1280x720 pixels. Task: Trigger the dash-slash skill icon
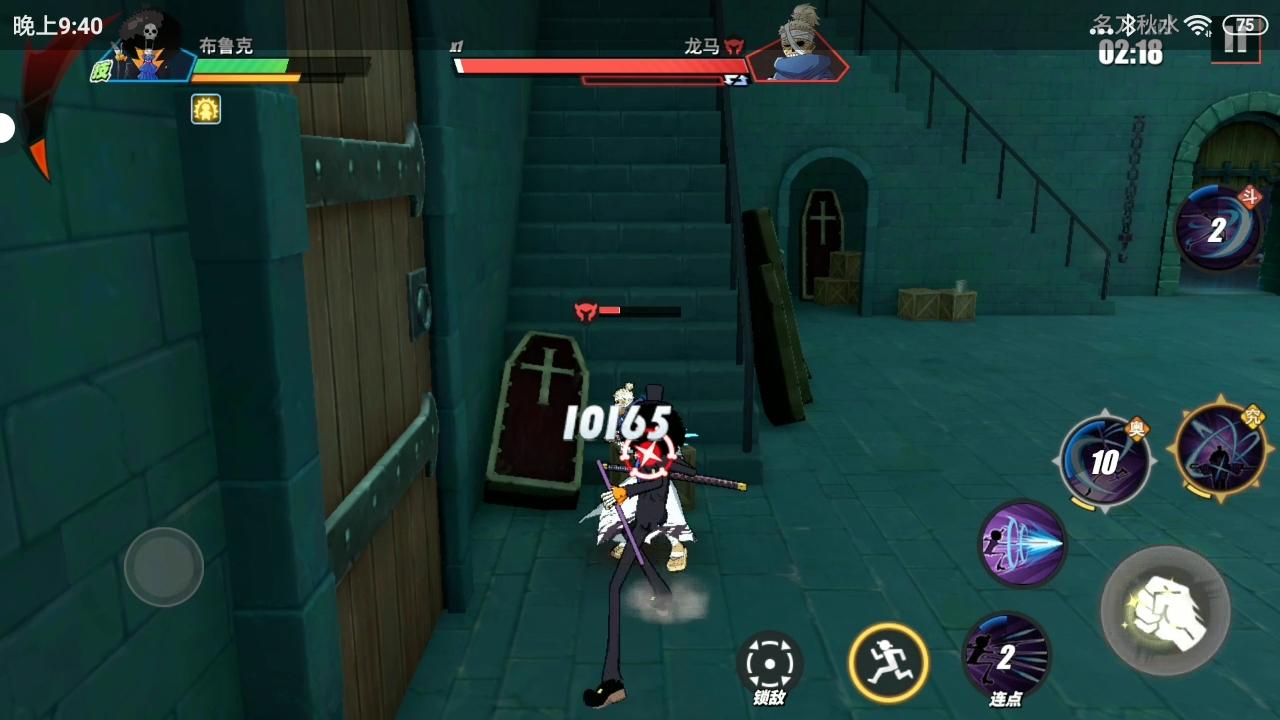[x=1022, y=545]
